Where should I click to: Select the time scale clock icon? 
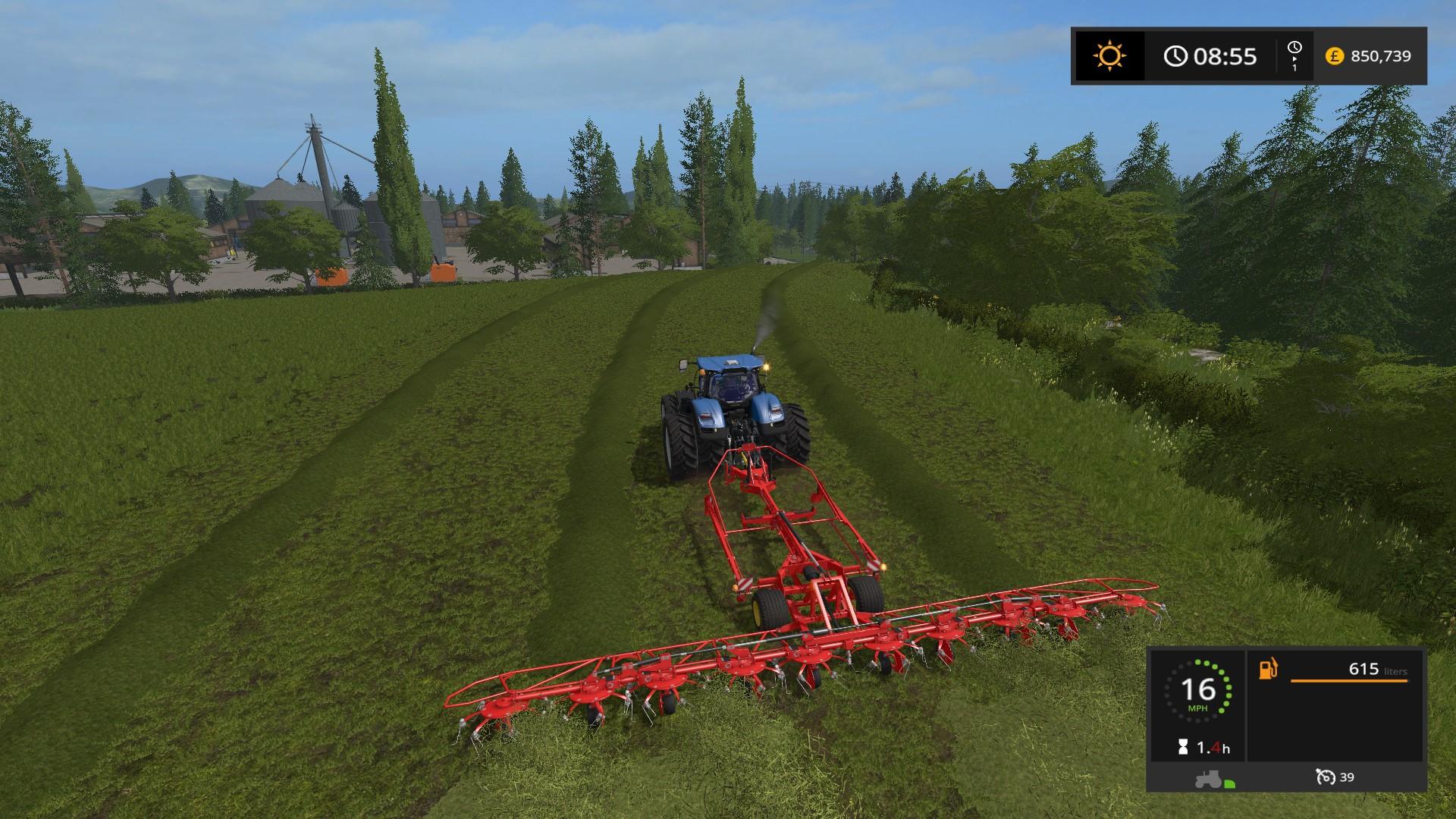tap(1294, 49)
